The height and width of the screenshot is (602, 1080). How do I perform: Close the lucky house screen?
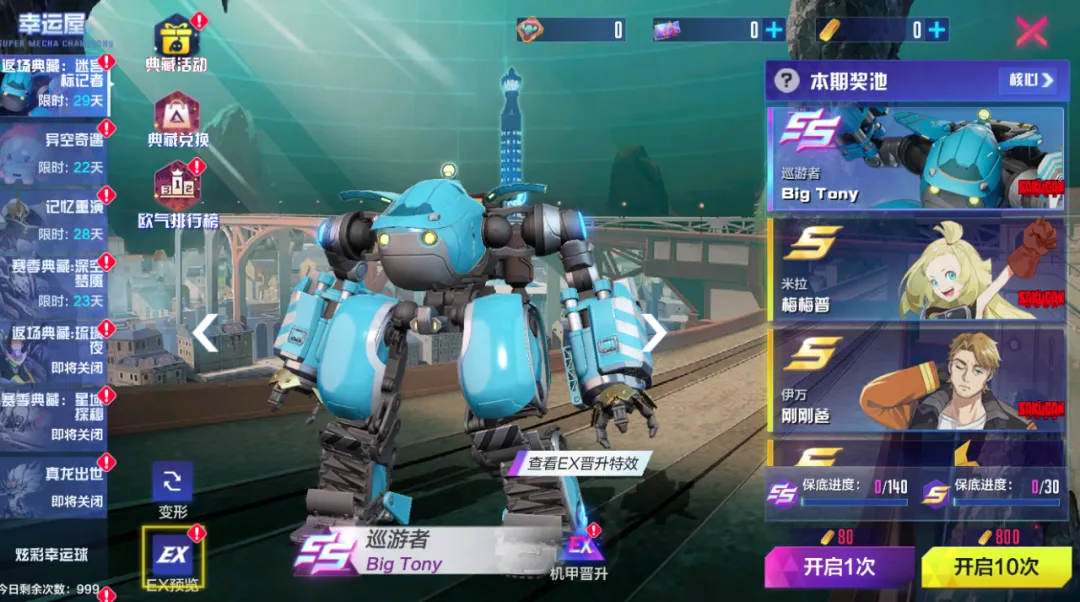(1031, 32)
